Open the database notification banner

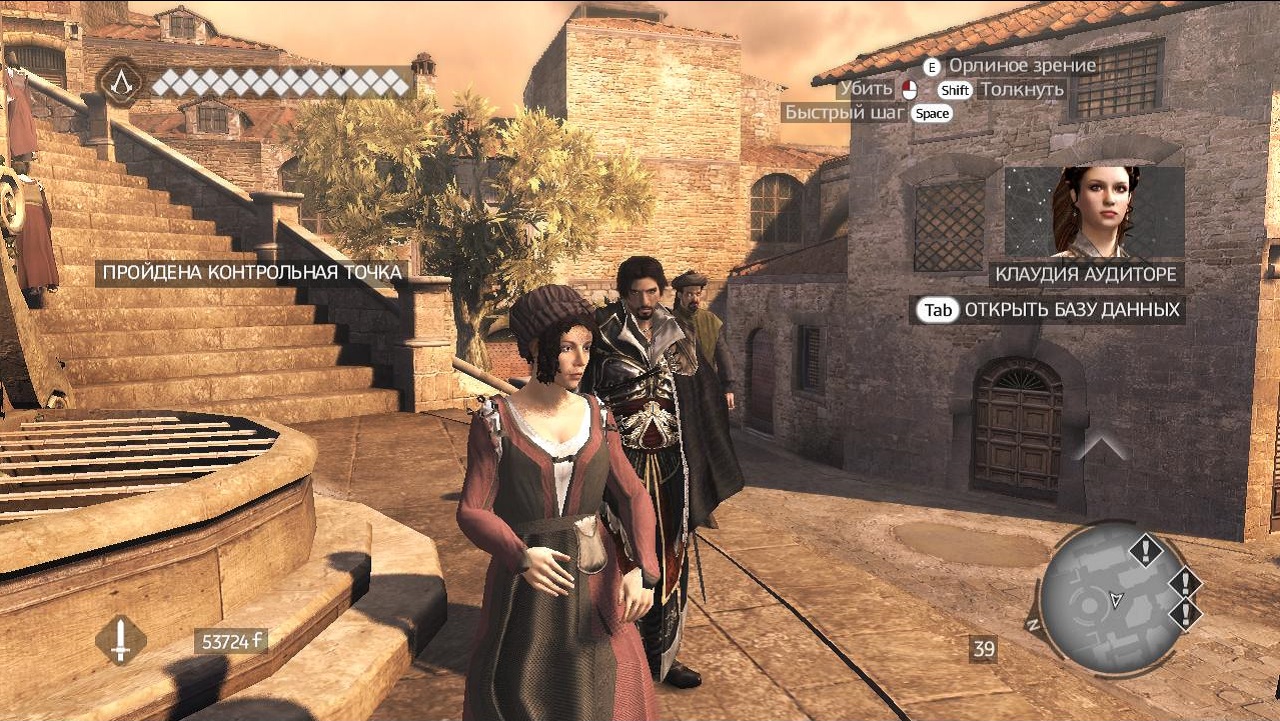[x=1047, y=310]
